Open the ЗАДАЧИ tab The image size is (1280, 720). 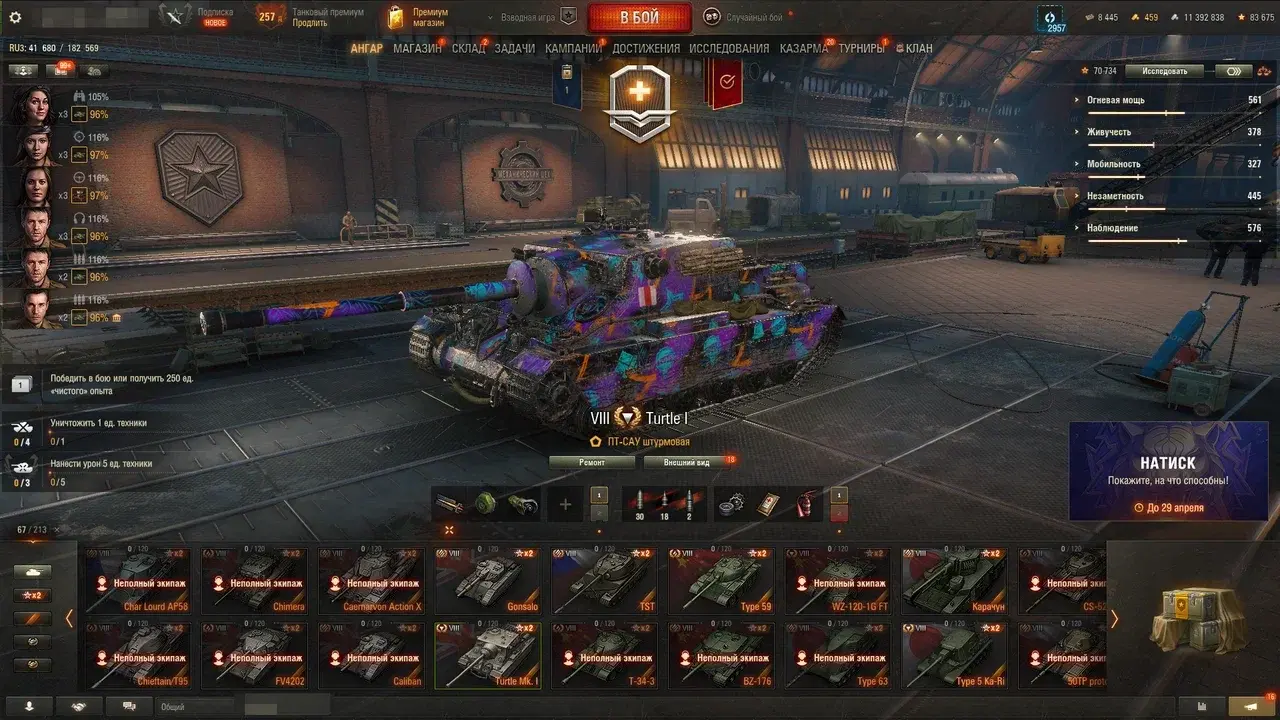(x=514, y=48)
